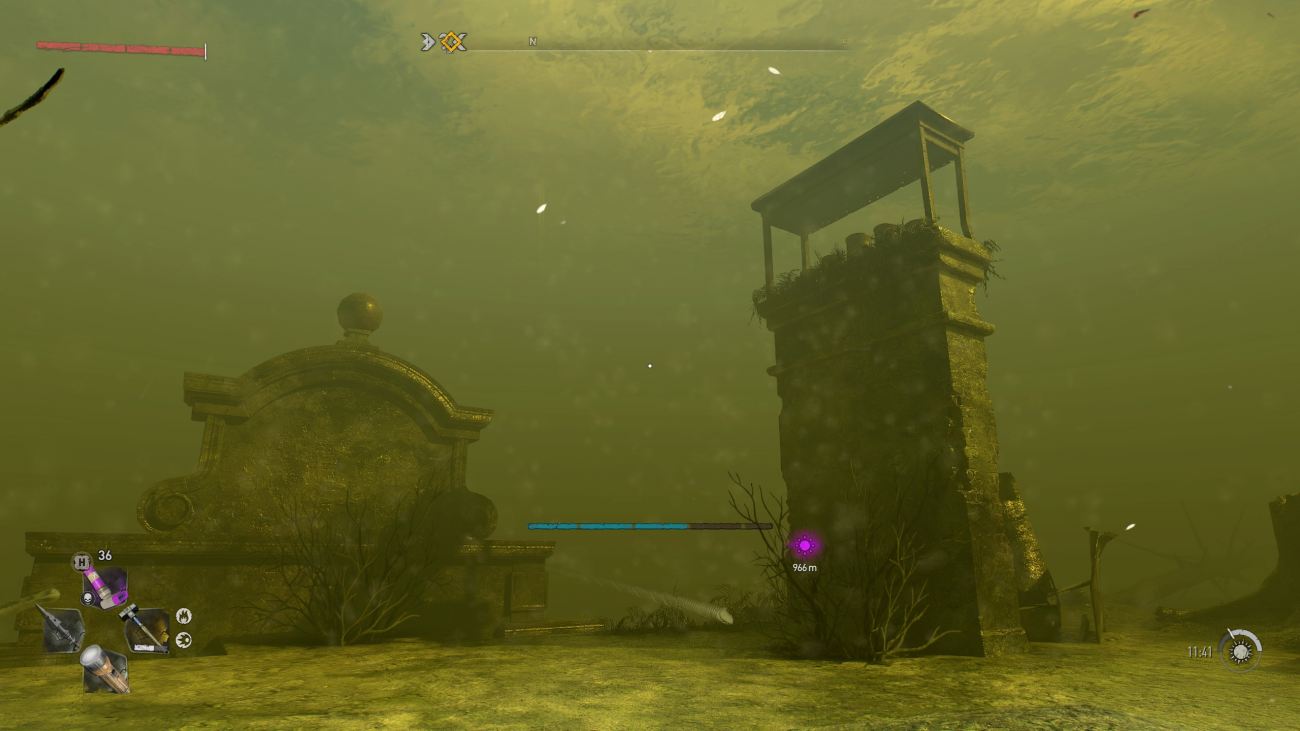Select the yellow diamond compass objective marker
The image size is (1300, 731).
[453, 42]
